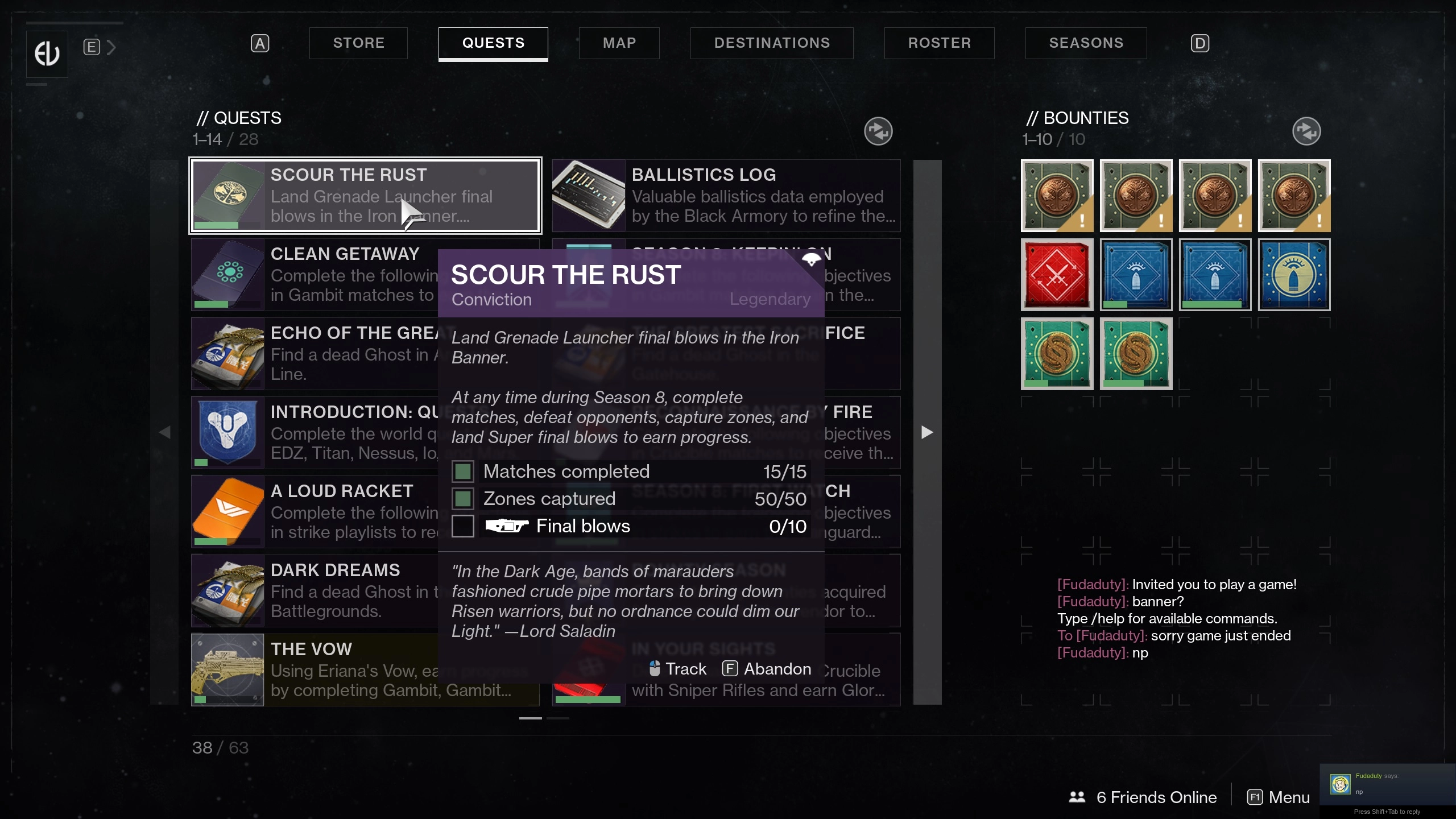This screenshot has width=1456, height=819.
Task: Go to previous quests page arrow
Action: tap(165, 432)
